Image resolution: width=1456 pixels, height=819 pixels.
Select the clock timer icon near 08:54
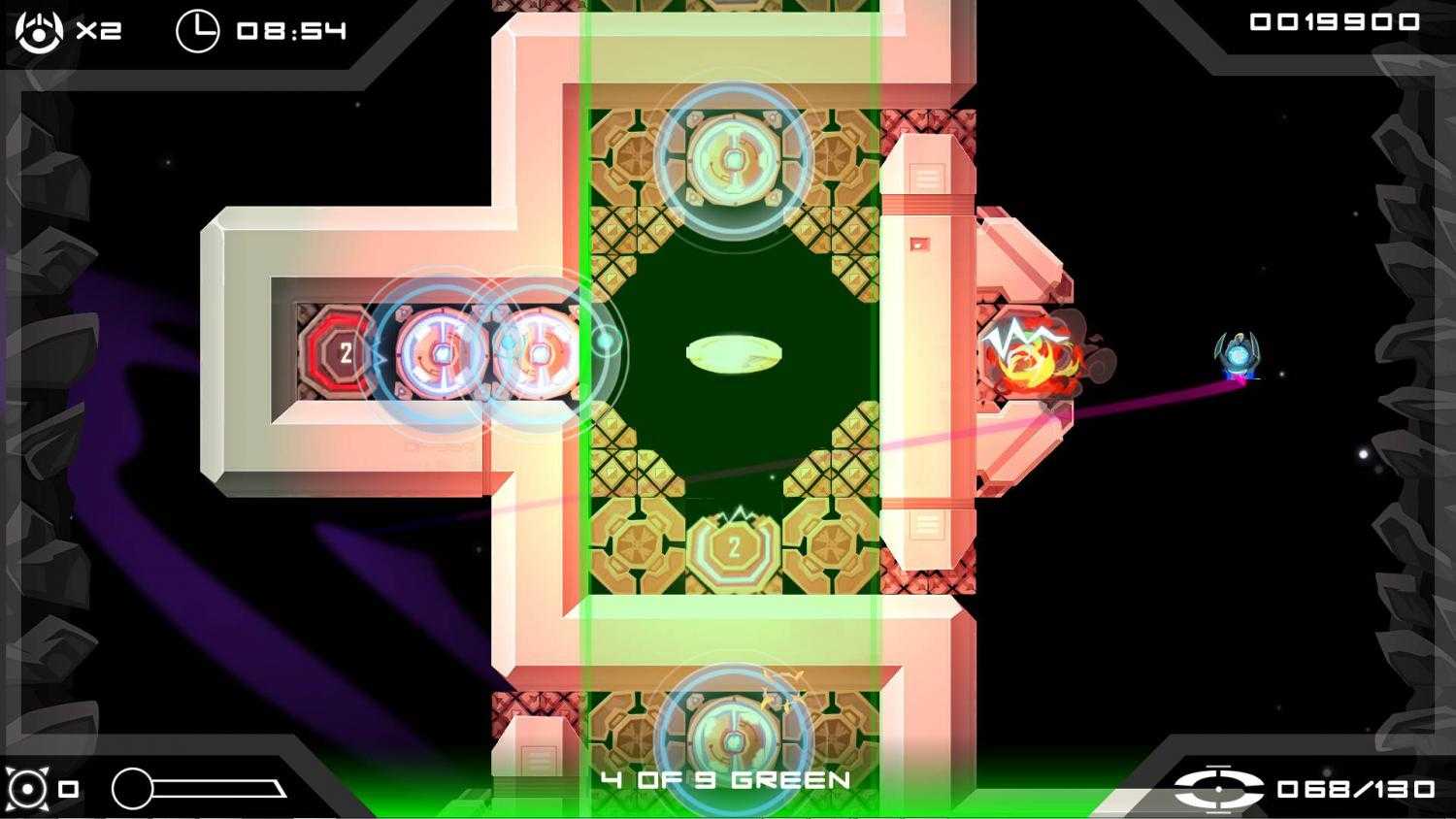coord(201,29)
